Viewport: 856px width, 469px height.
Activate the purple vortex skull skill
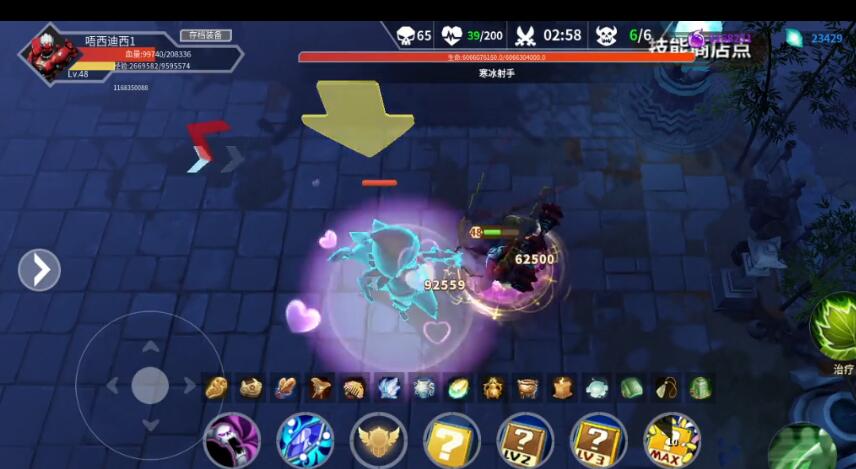(232, 441)
